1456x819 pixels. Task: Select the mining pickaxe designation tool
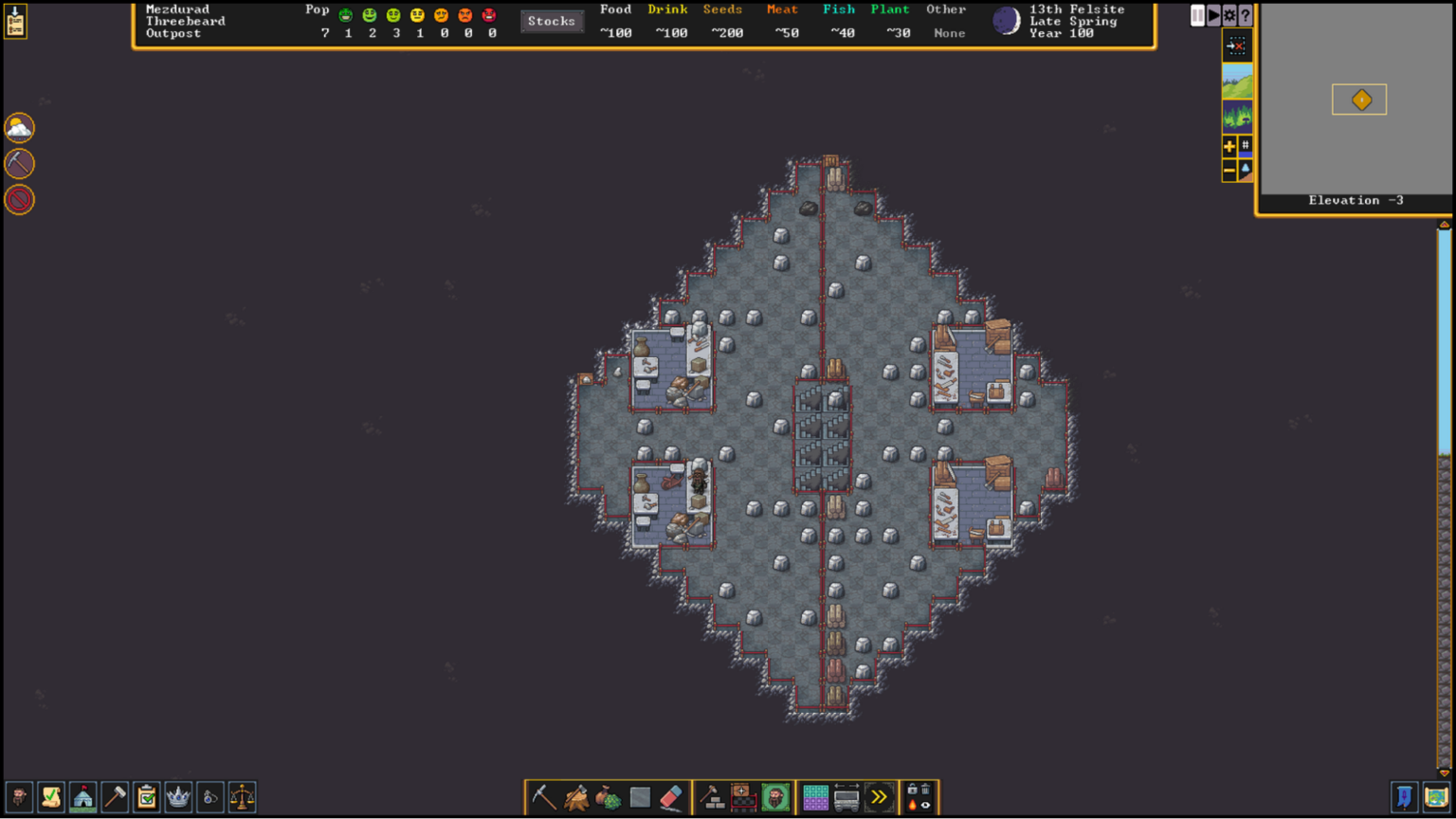point(543,797)
